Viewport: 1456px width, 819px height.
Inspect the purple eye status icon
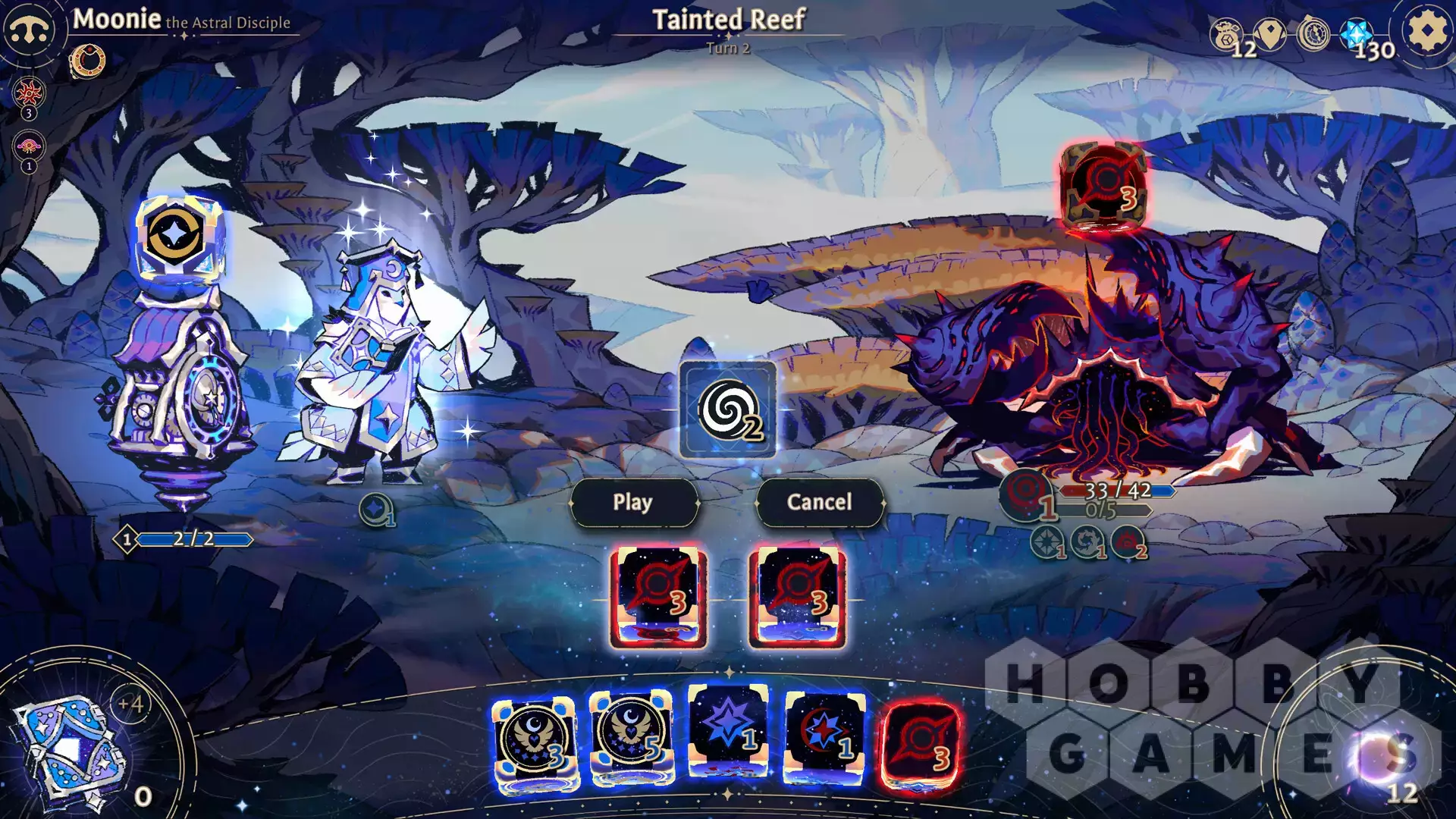(x=29, y=146)
